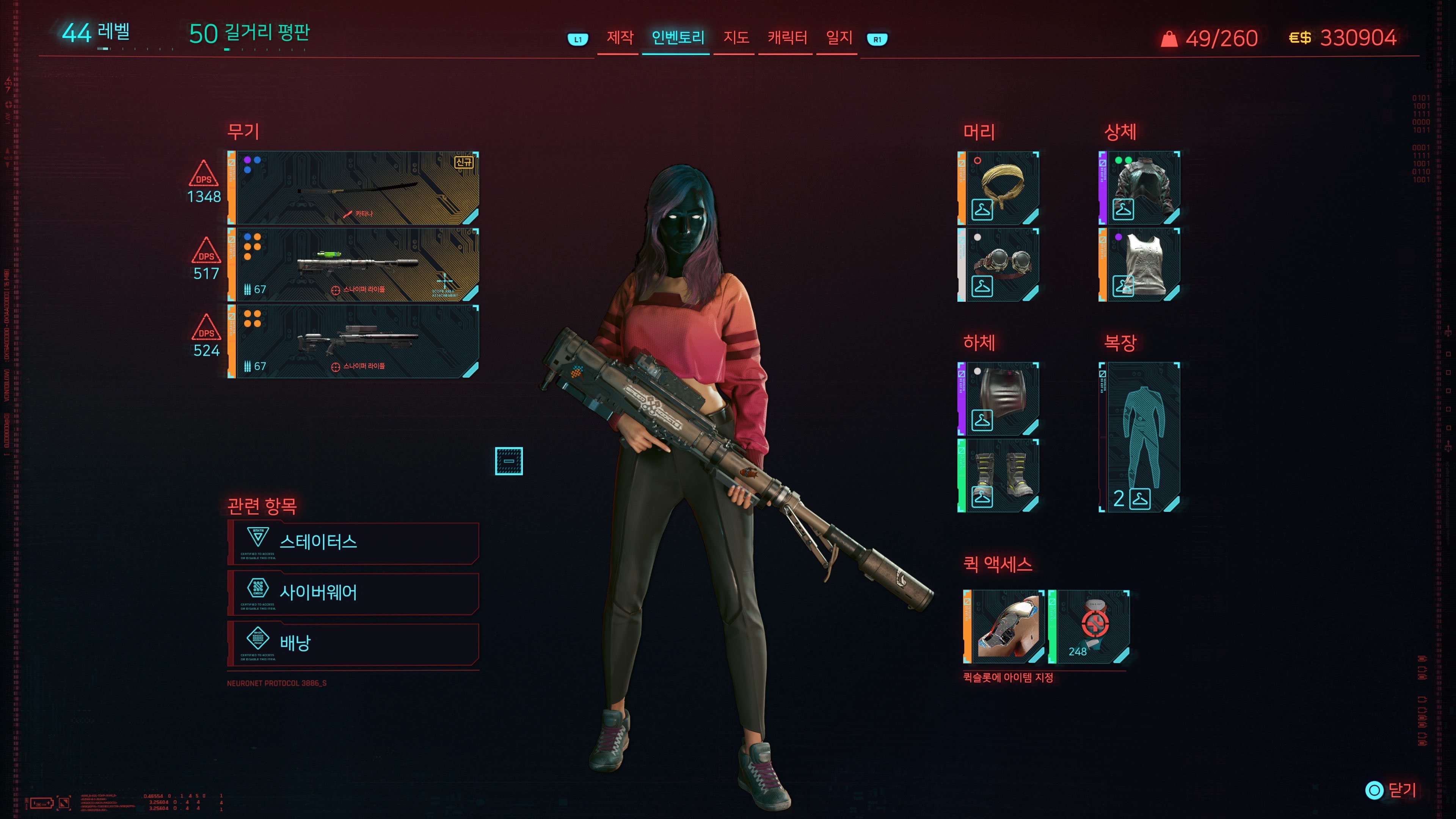Open the 지도 map tab
The height and width of the screenshot is (819, 1456).
click(736, 38)
